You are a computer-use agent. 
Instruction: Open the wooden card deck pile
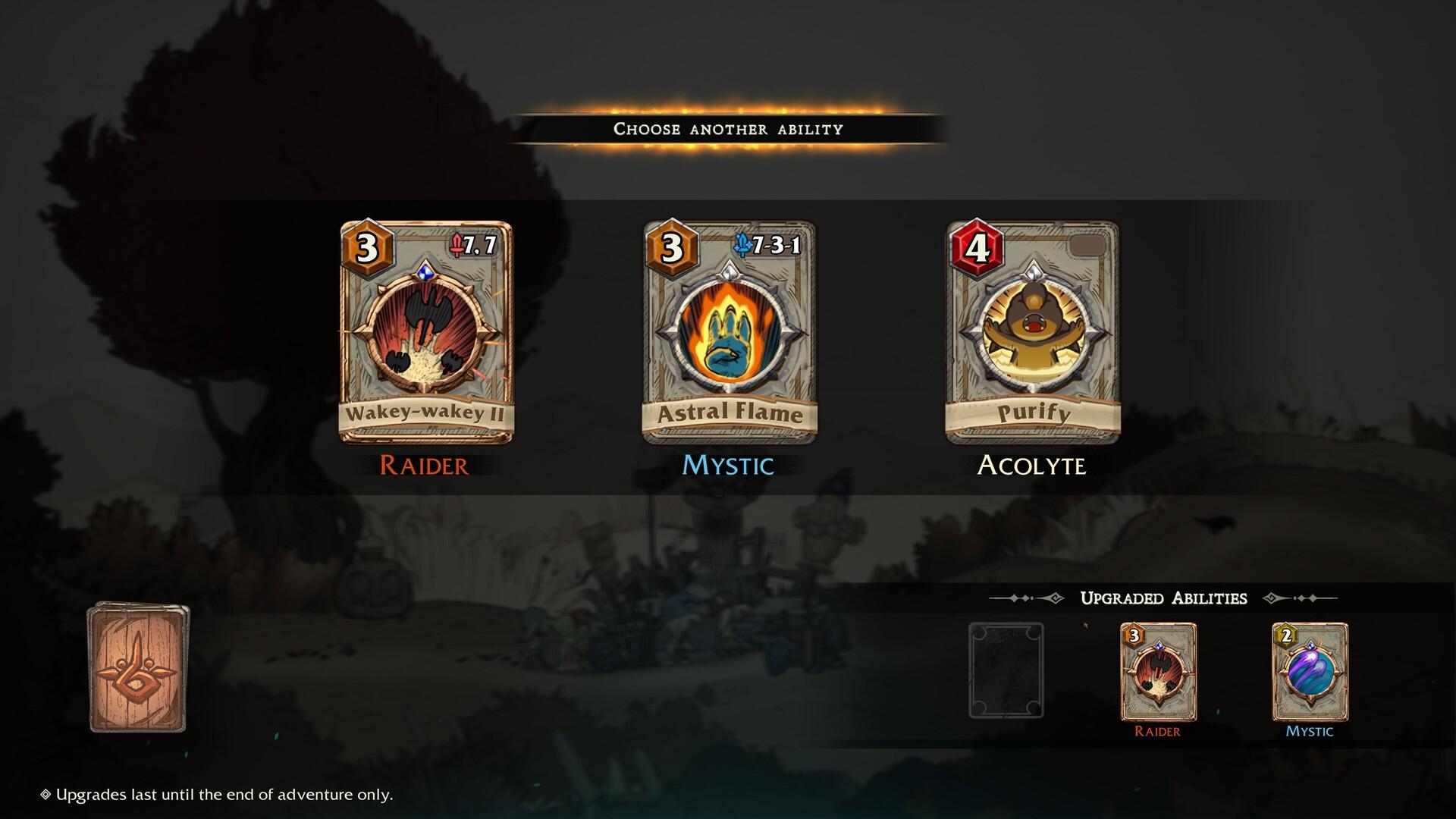(138, 667)
